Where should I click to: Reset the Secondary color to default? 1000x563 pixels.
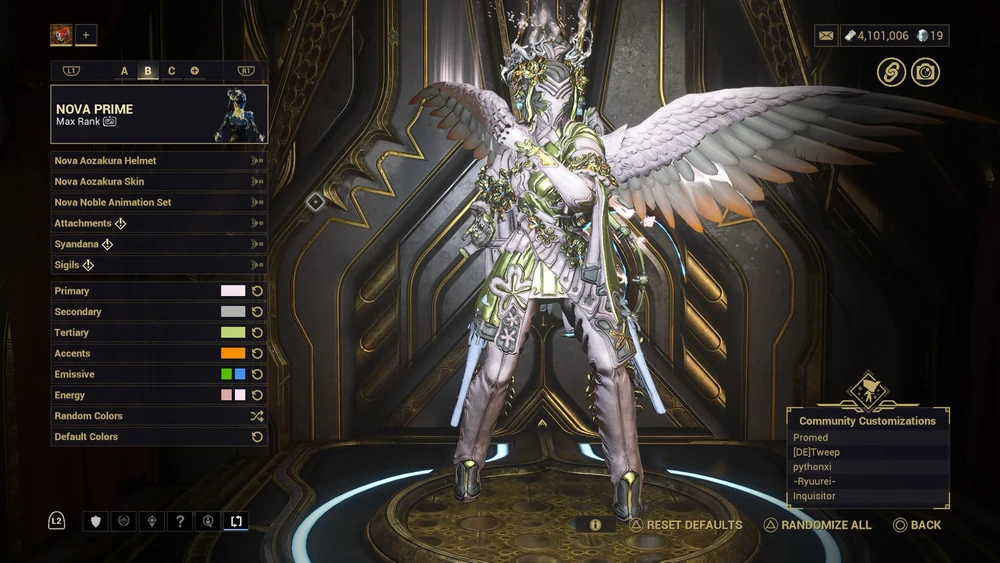pos(257,312)
